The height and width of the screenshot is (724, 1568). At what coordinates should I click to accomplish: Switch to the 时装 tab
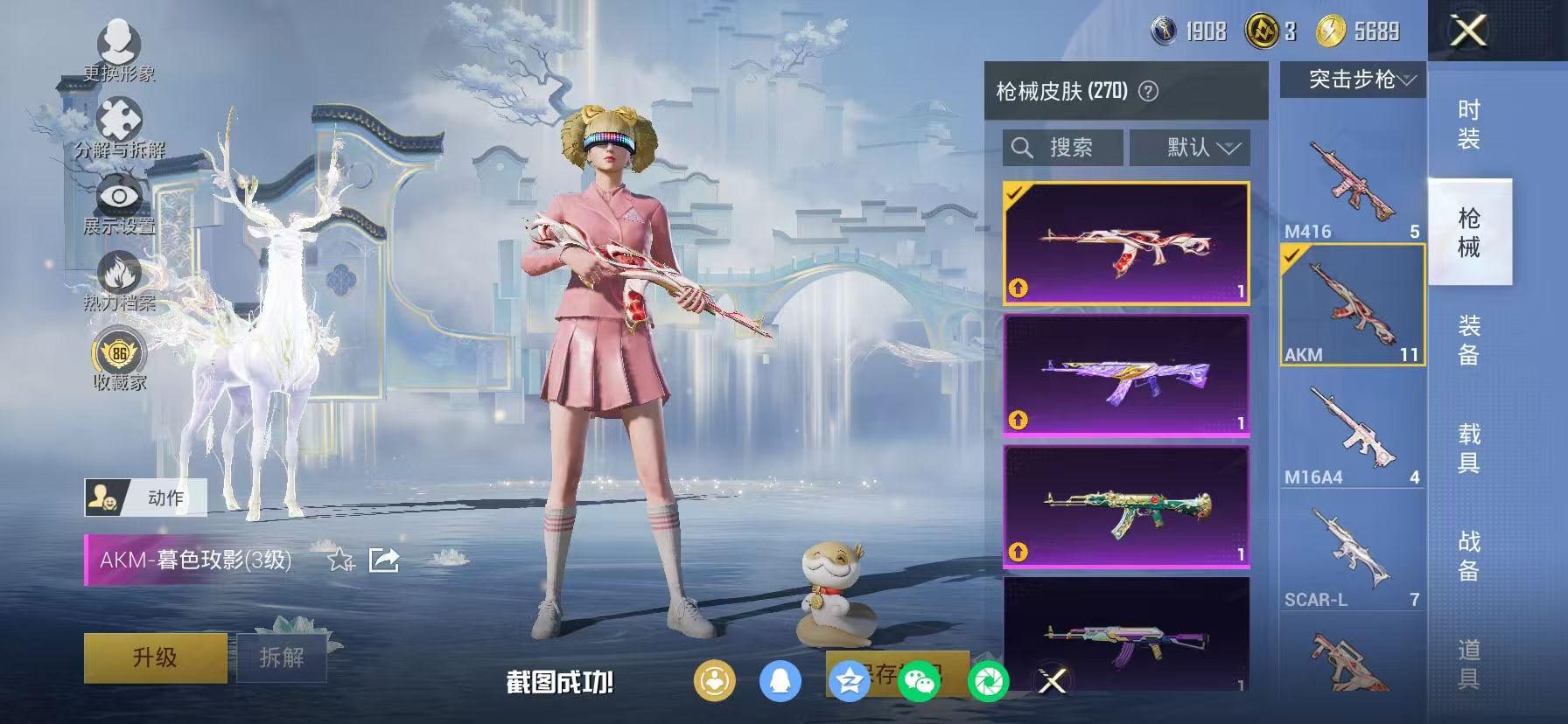(x=1470, y=122)
